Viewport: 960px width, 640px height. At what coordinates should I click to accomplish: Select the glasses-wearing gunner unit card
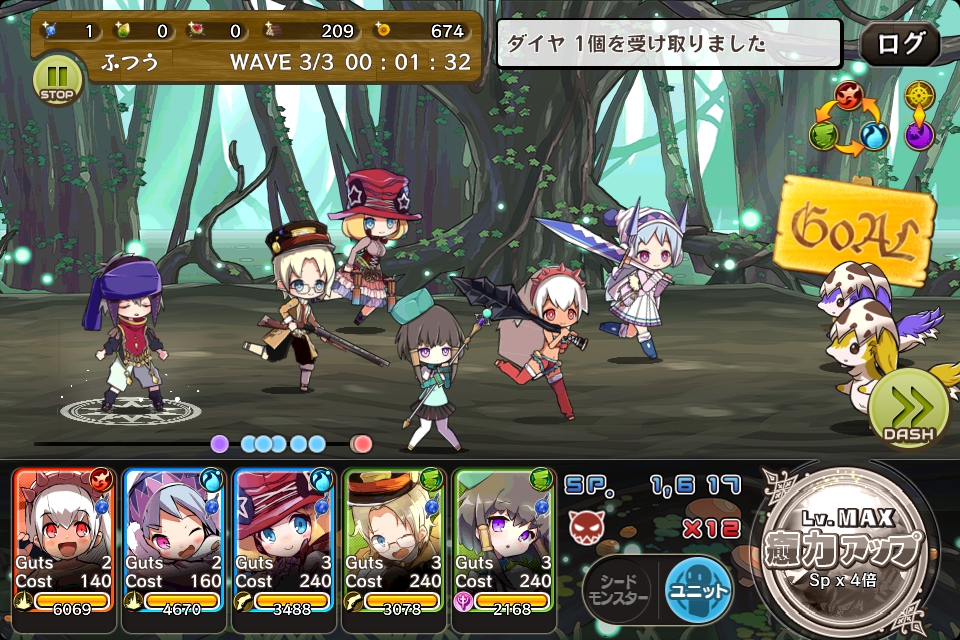(395, 540)
